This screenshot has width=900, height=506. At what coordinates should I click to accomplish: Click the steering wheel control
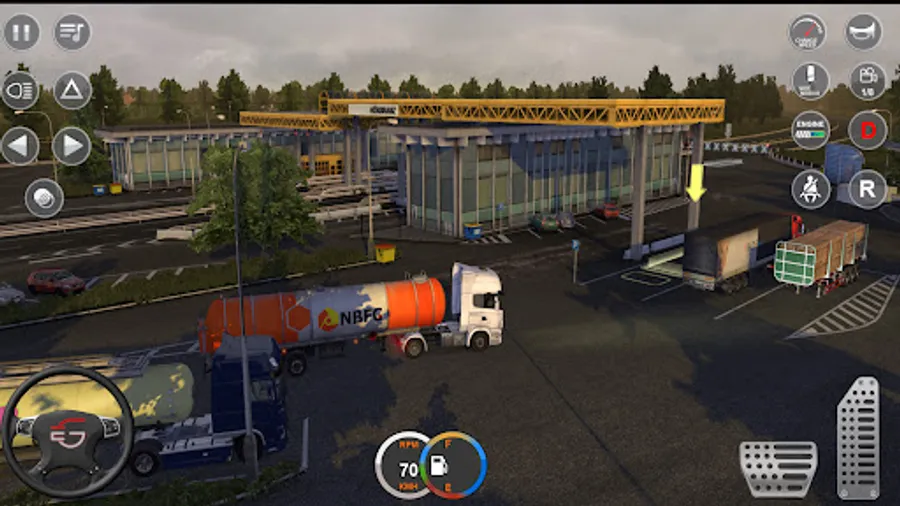click(67, 433)
